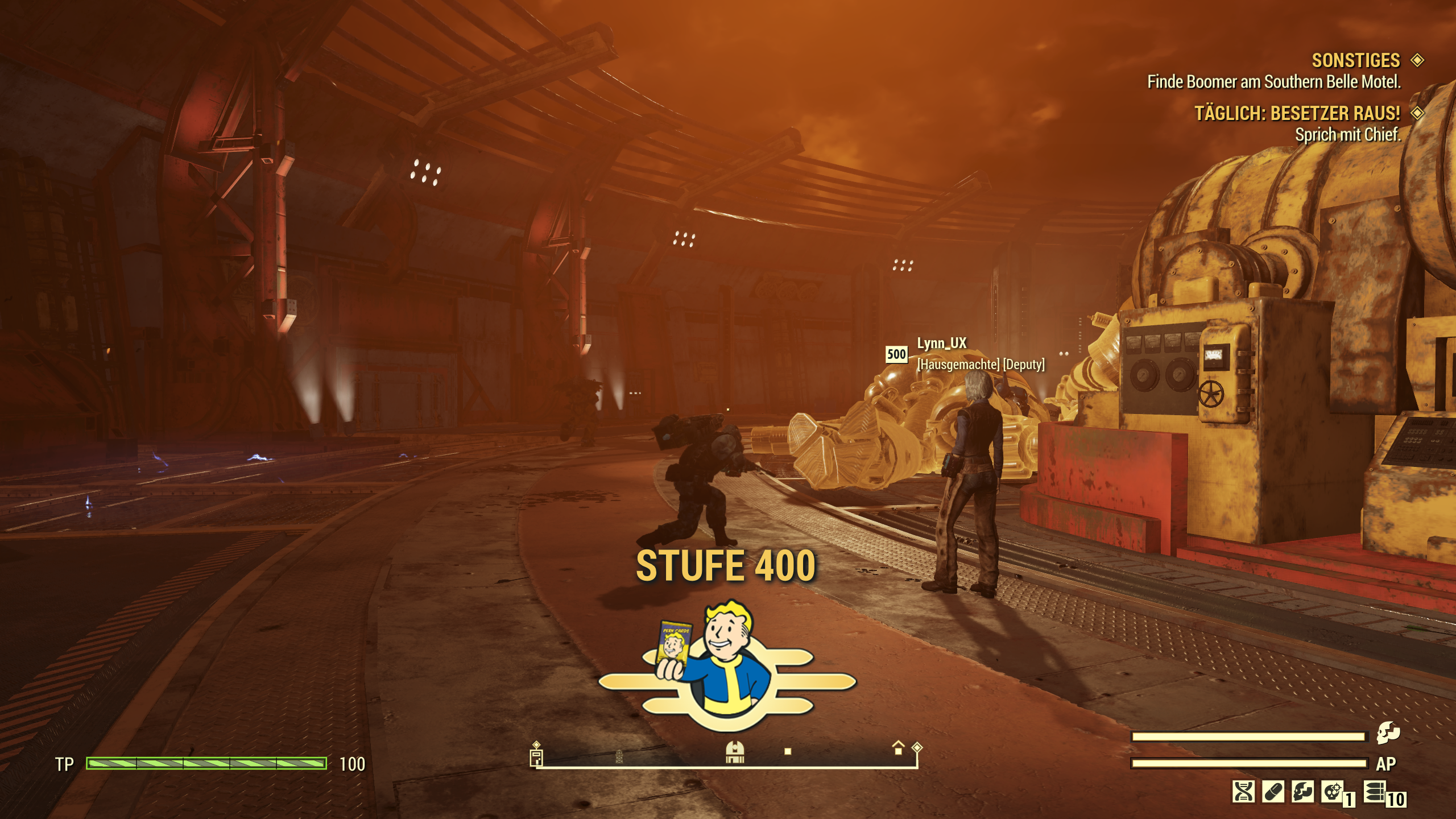Click the cracked skull status icon in the row
Image resolution: width=1456 pixels, height=819 pixels.
coord(1302,792)
